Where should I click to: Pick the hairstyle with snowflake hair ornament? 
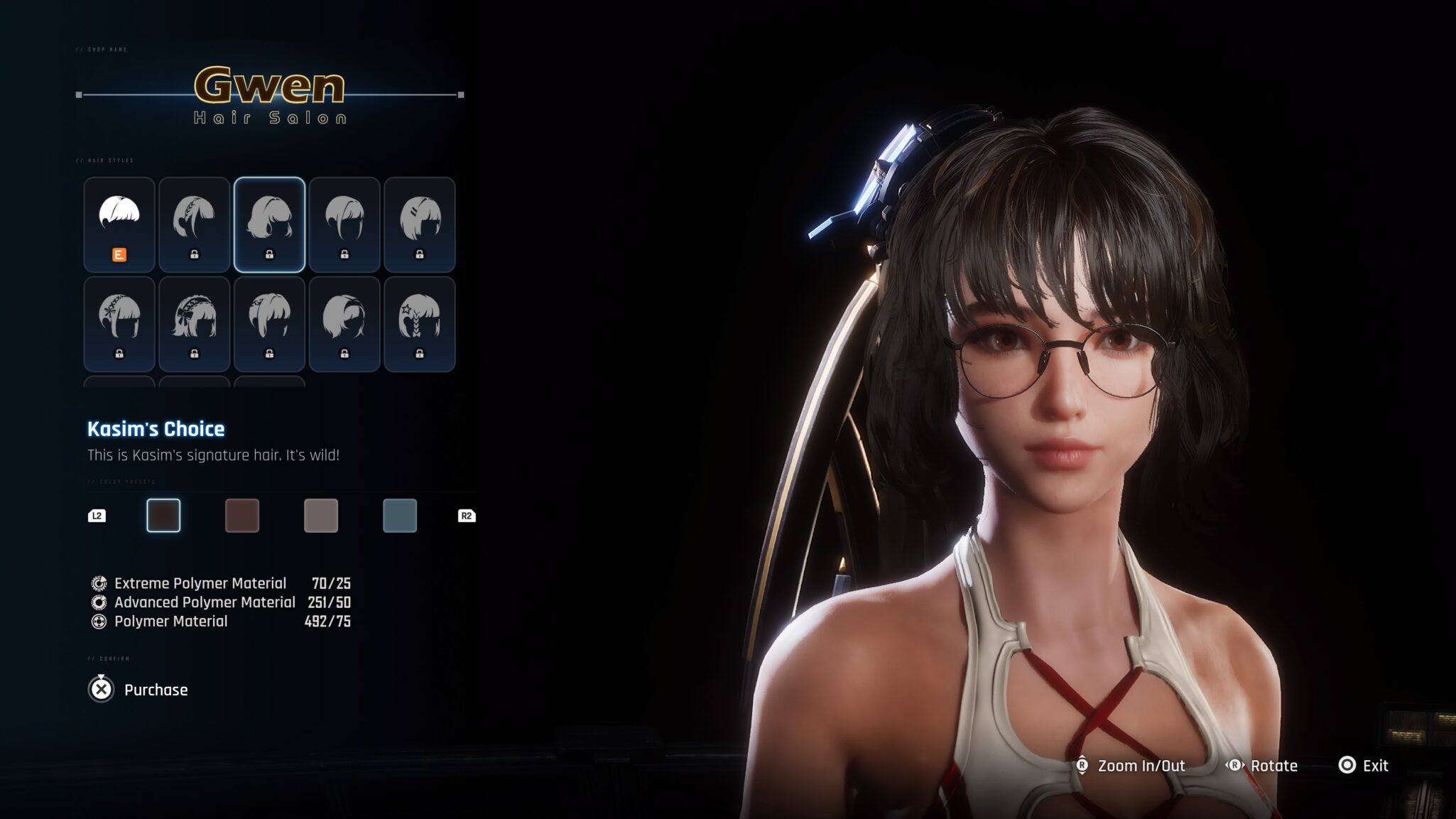pyautogui.click(x=119, y=324)
